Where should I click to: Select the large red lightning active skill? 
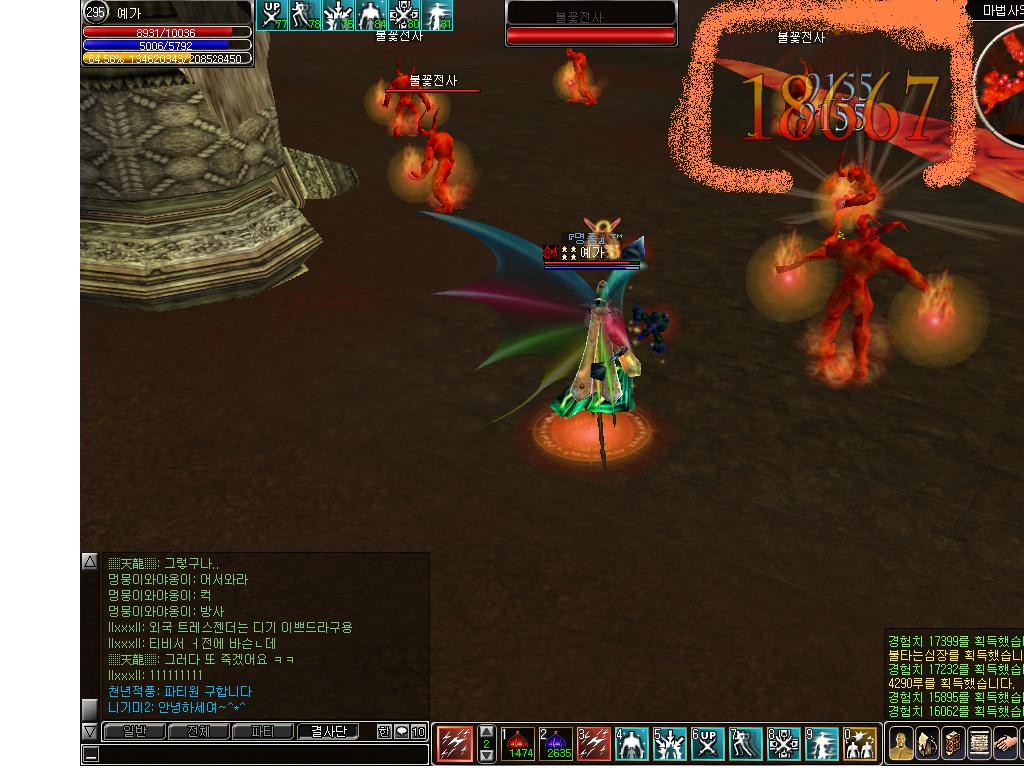[x=455, y=744]
